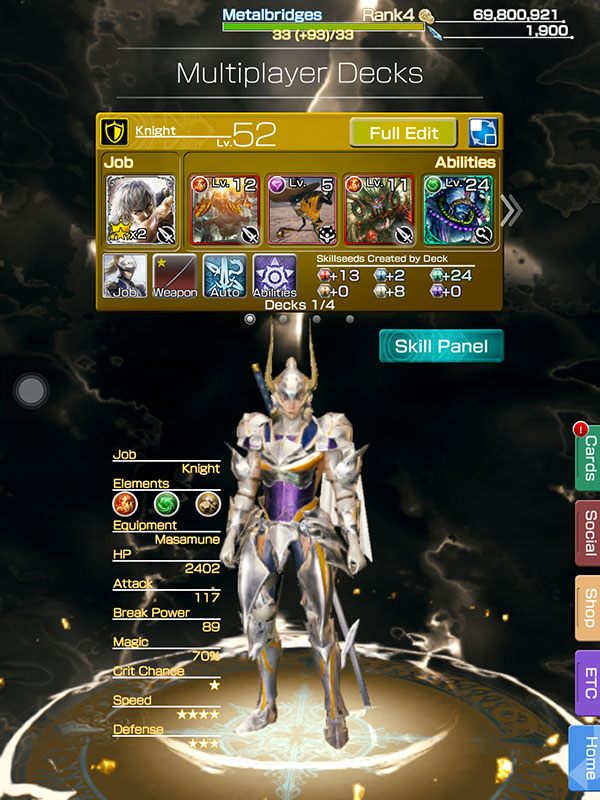
Task: Choose the level 5 ability card
Action: 301,210
